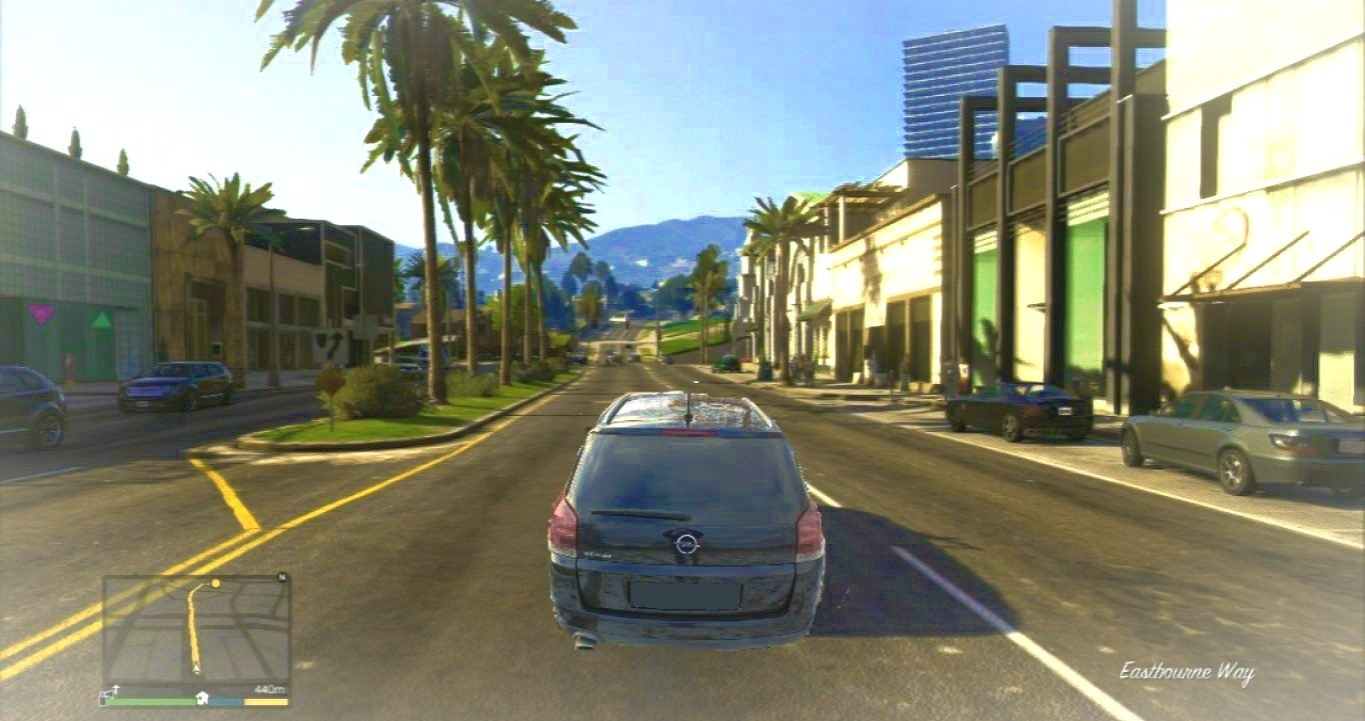Screen dimensions: 1365x721
Task: Click the safehouse icon on the minimap
Action: click(203, 697)
